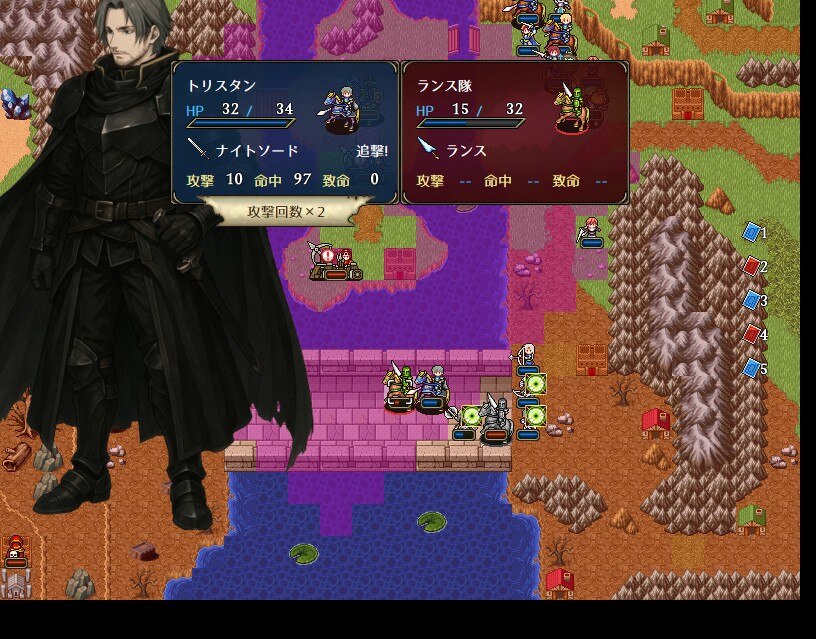Choose the blue turn-order marker numbered 3
Viewport: 816px width, 639px height.
752,301
